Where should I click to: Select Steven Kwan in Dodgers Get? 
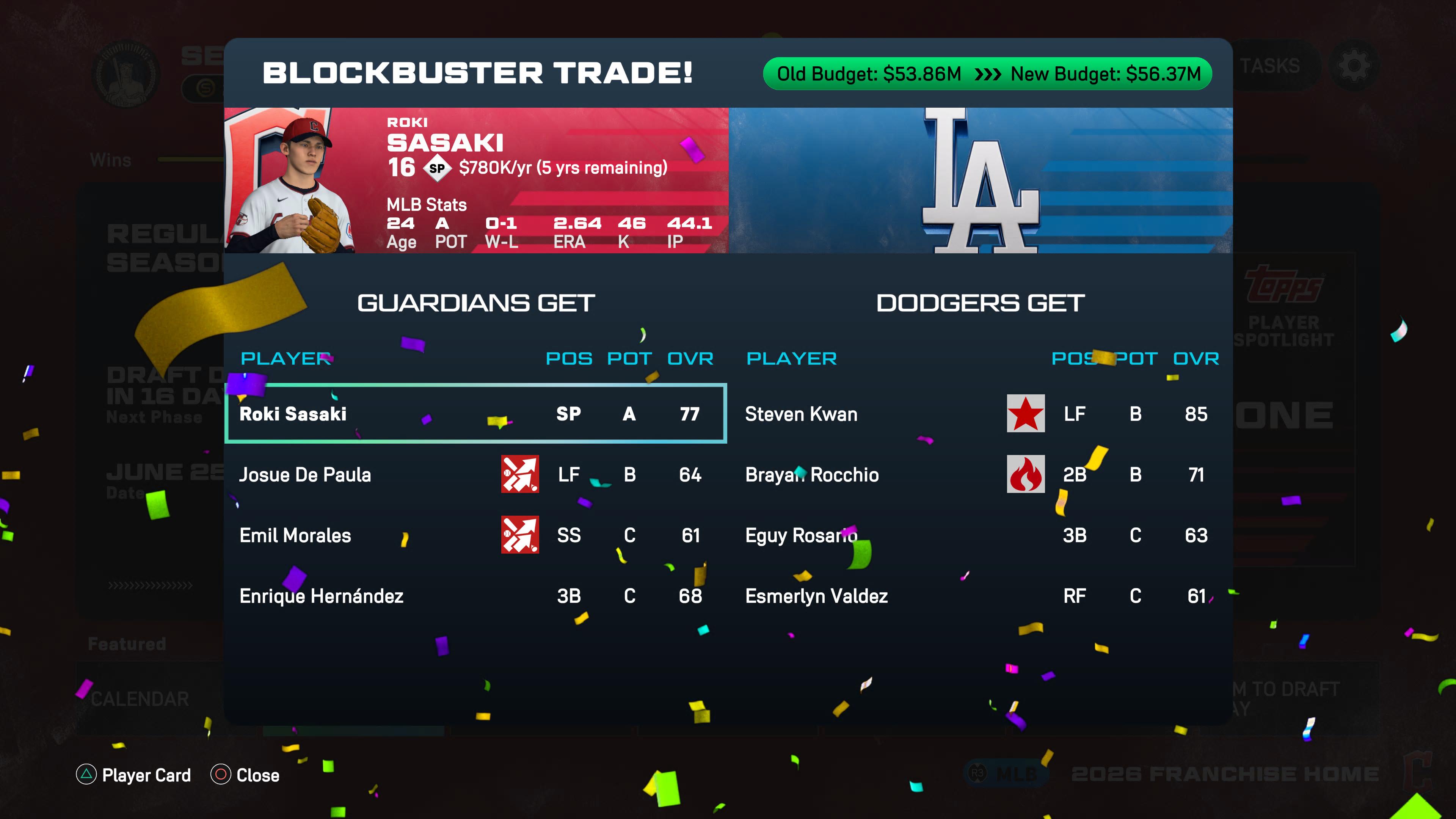pos(981,414)
